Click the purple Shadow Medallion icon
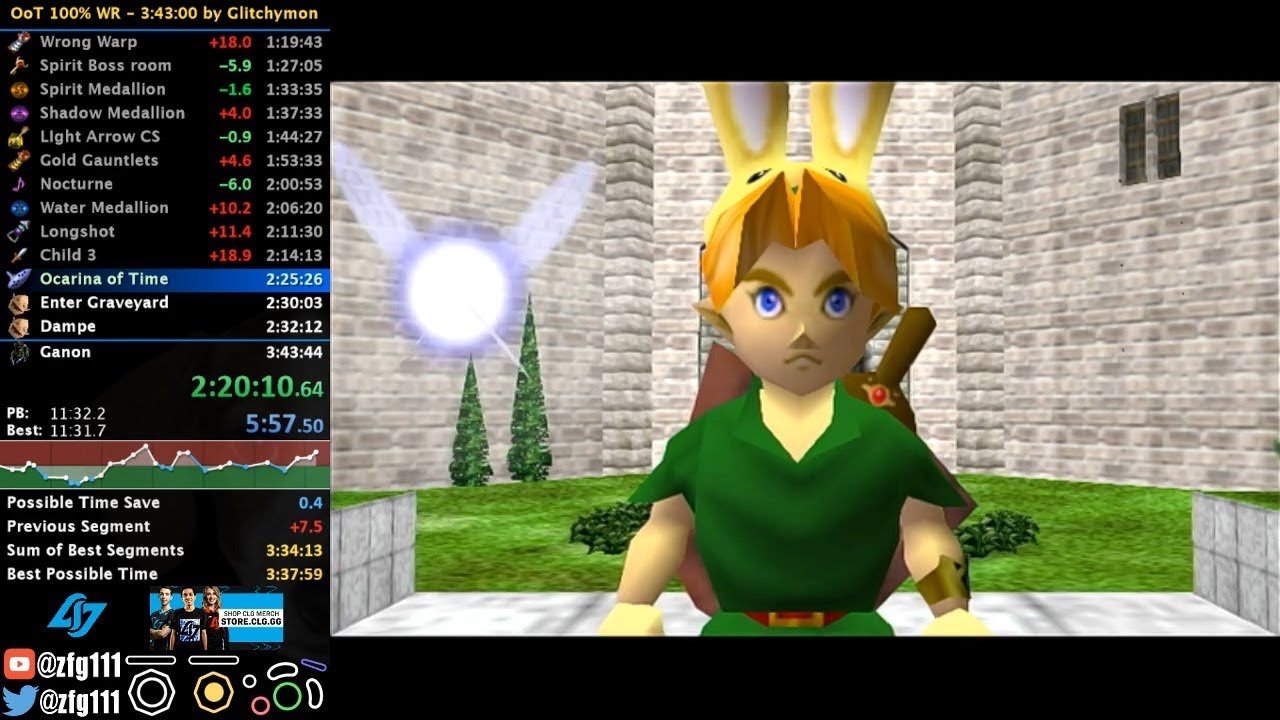This screenshot has height=720, width=1280. click(20, 113)
